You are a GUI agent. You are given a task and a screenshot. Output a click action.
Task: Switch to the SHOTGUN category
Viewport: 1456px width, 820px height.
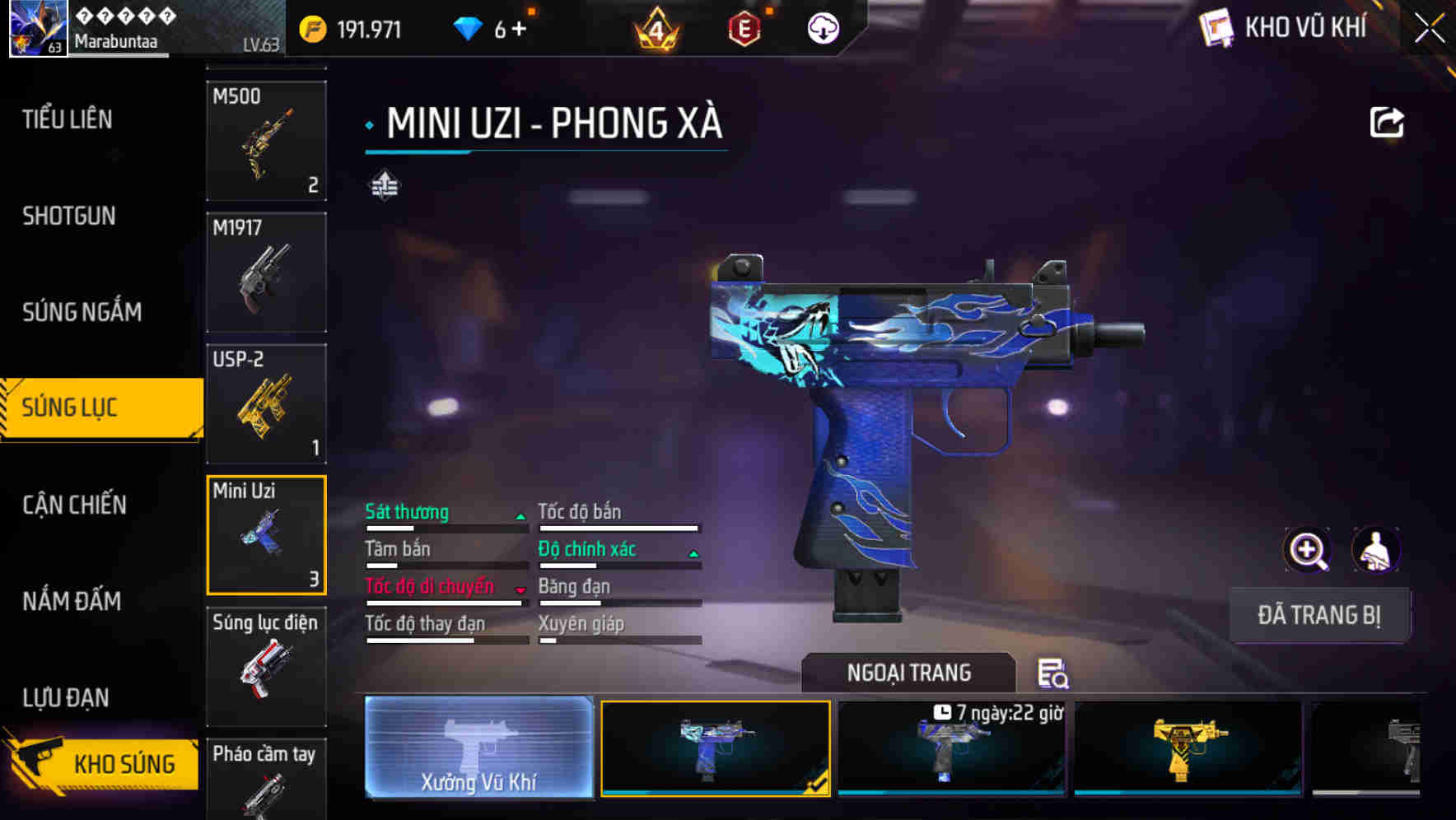coord(69,215)
